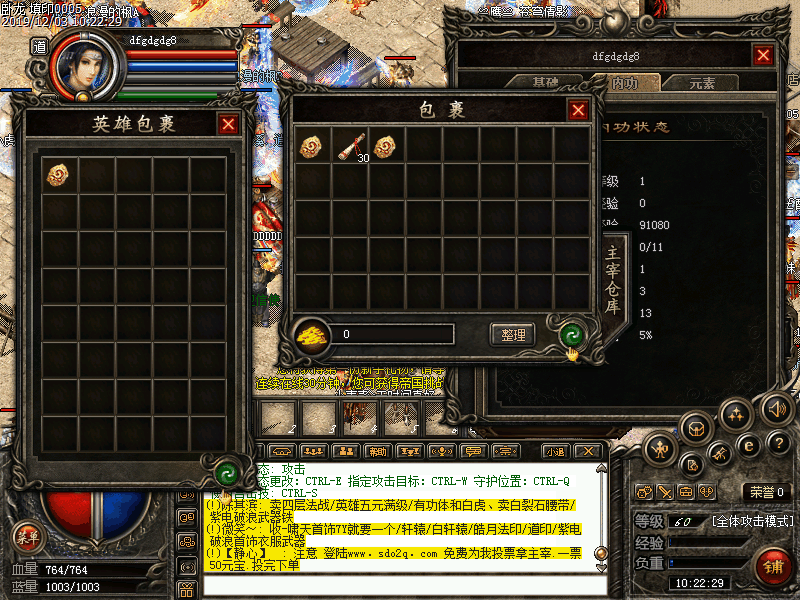Close the 英雄包裹 hero bag window
800x600 pixels.
228,124
